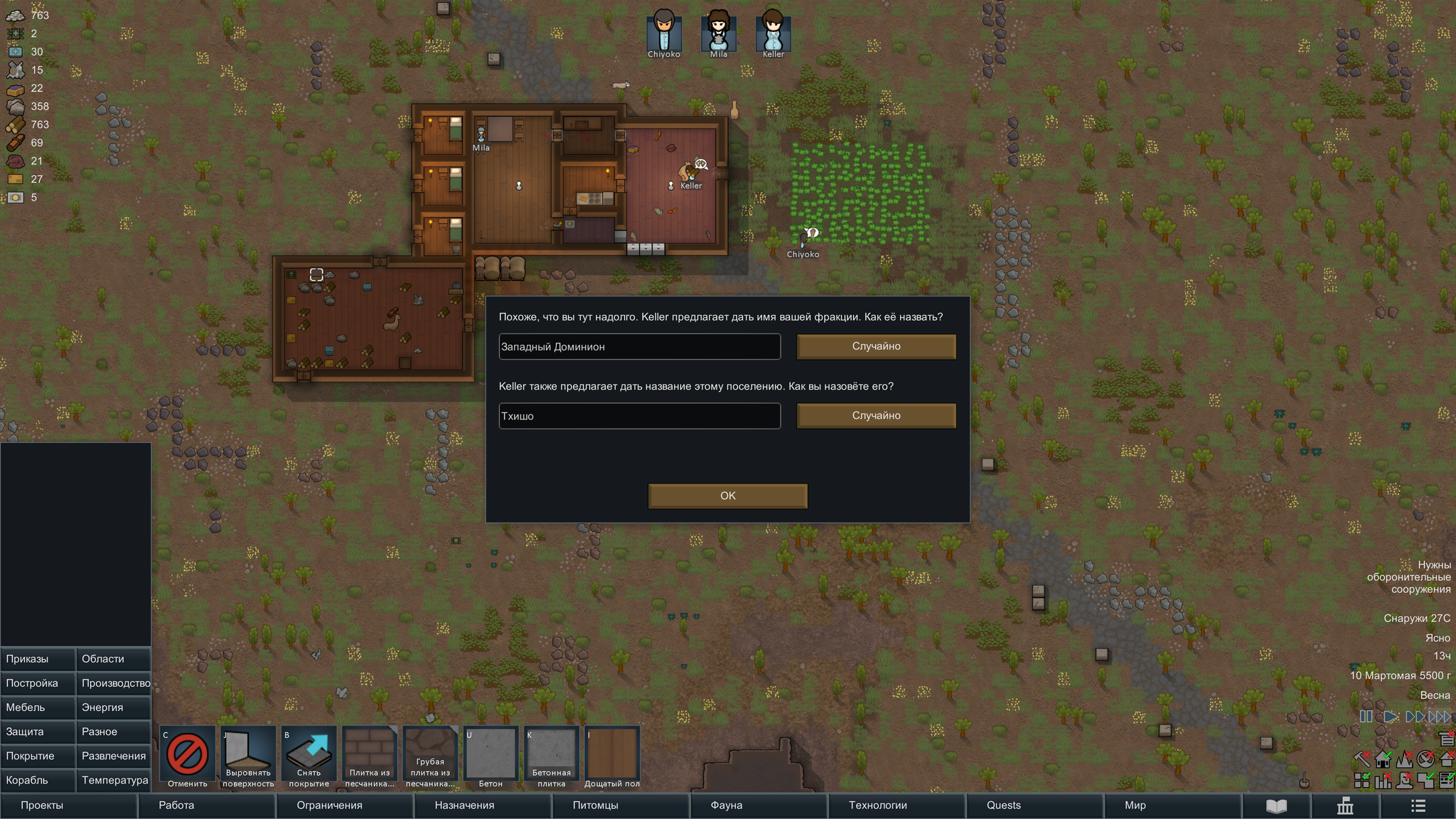Viewport: 1456px width, 819px height.
Task: Click the settlement name text field
Action: coord(639,416)
